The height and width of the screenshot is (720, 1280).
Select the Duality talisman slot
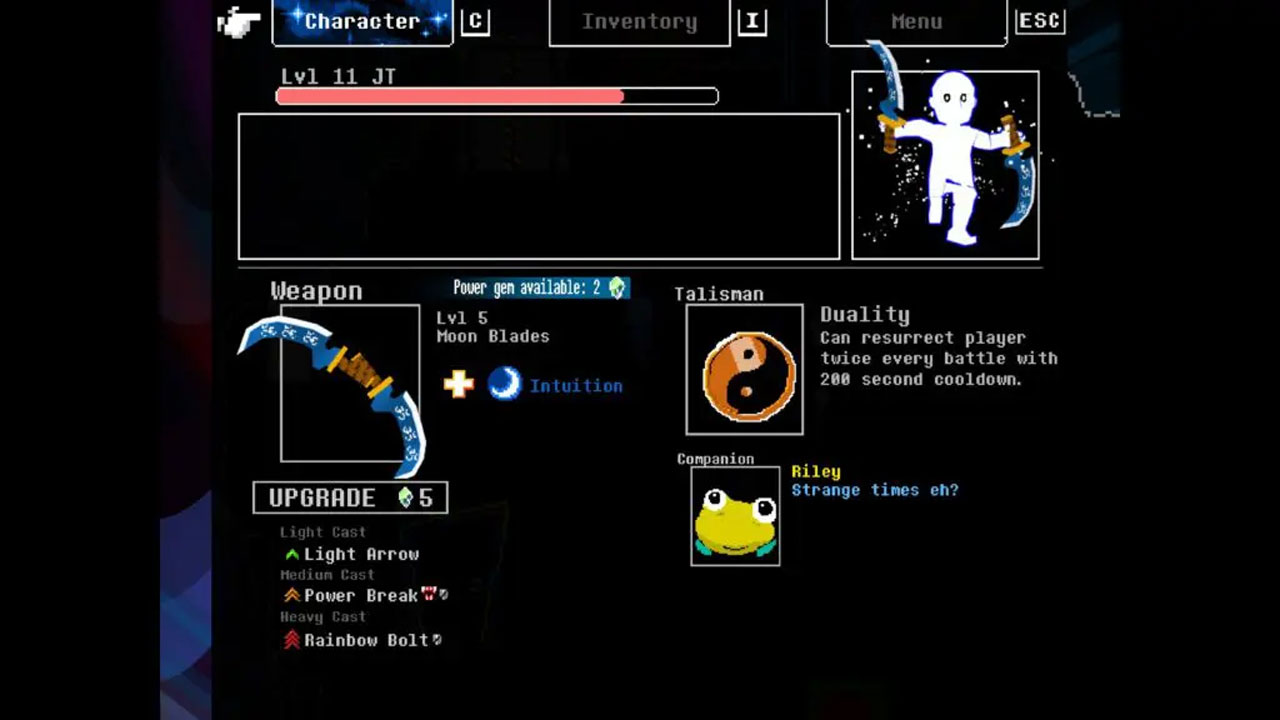pos(744,370)
